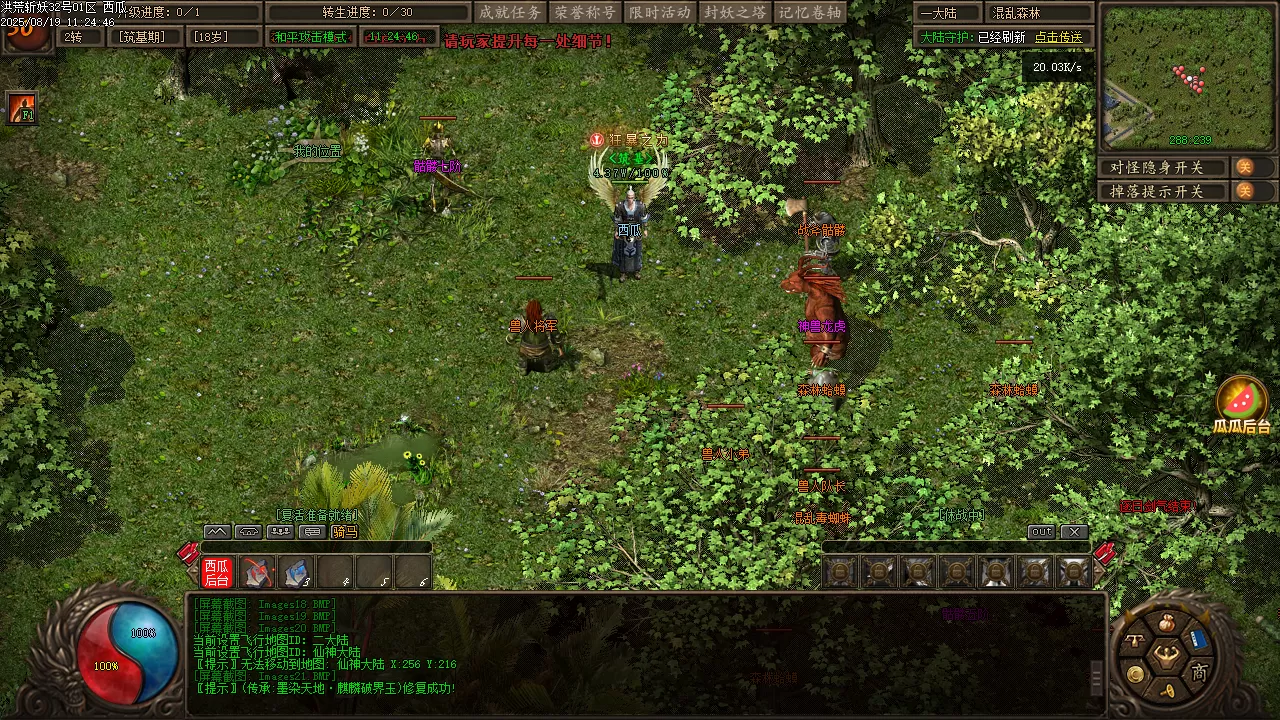Open the 封妖之塔 tower menu
This screenshot has width=1280, height=720.
click(x=735, y=12)
